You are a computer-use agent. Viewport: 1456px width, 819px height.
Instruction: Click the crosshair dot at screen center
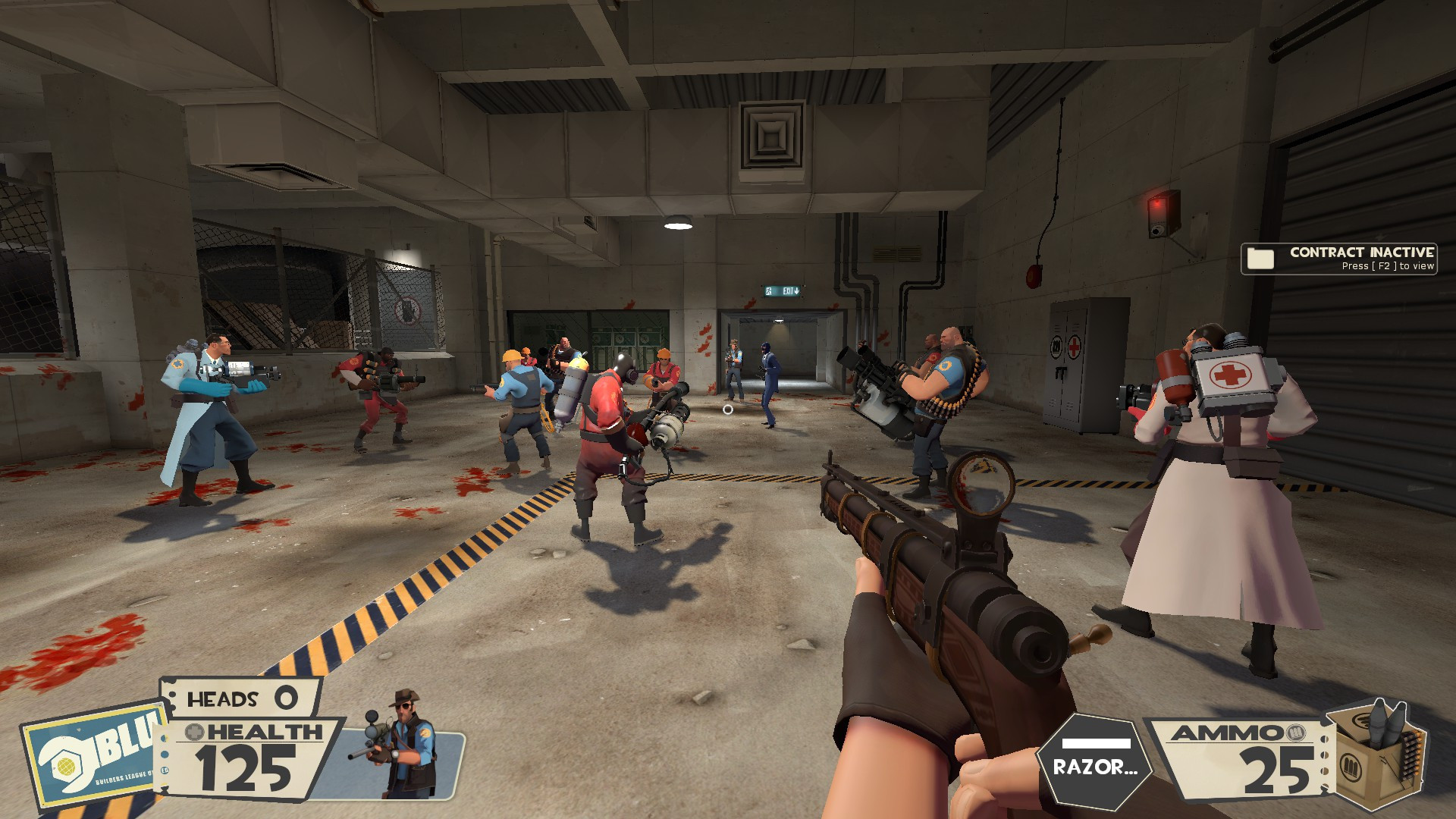coord(728,409)
